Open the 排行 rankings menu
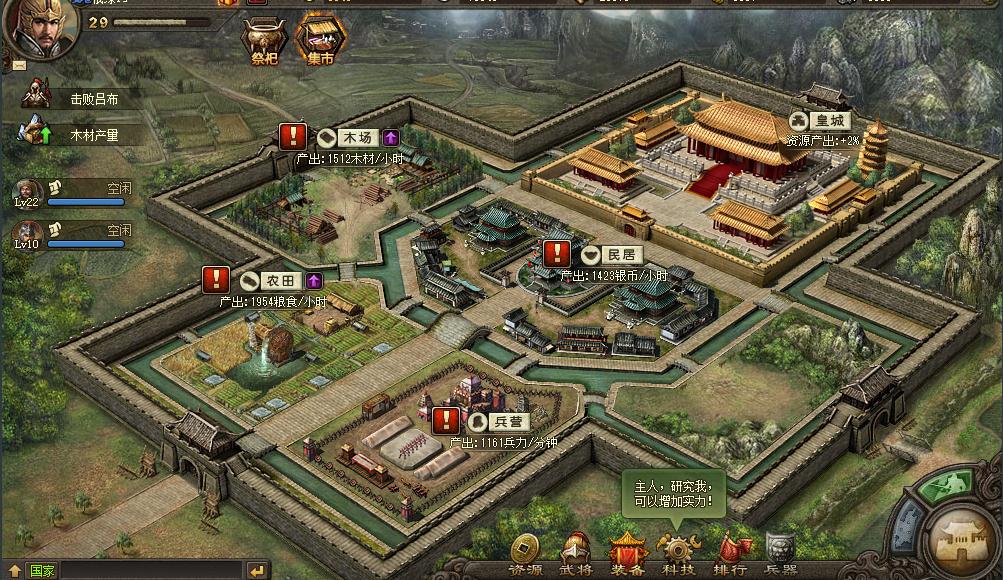Screen dimensions: 1003x580 731,553
